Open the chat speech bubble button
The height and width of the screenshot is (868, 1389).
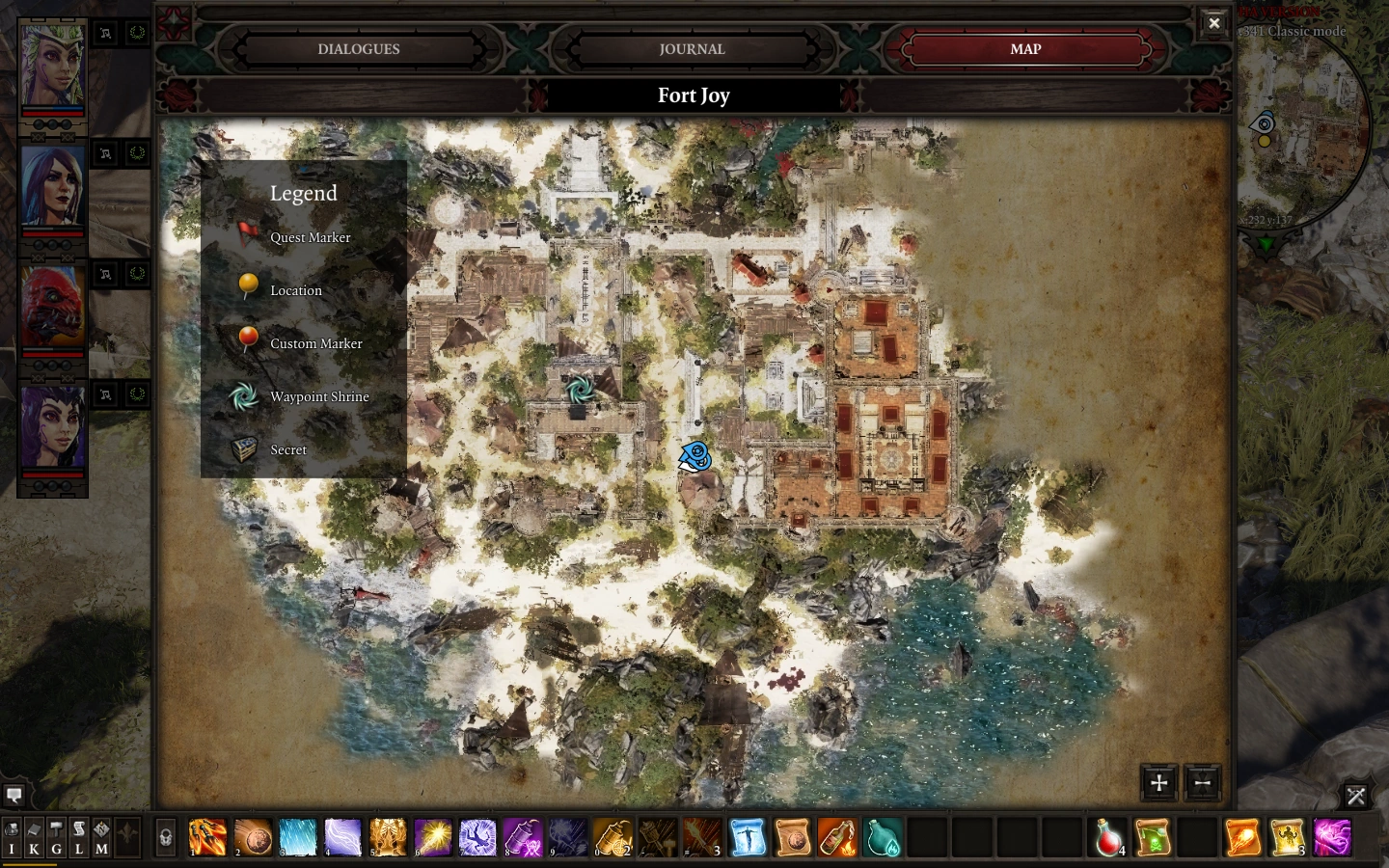coord(14,795)
